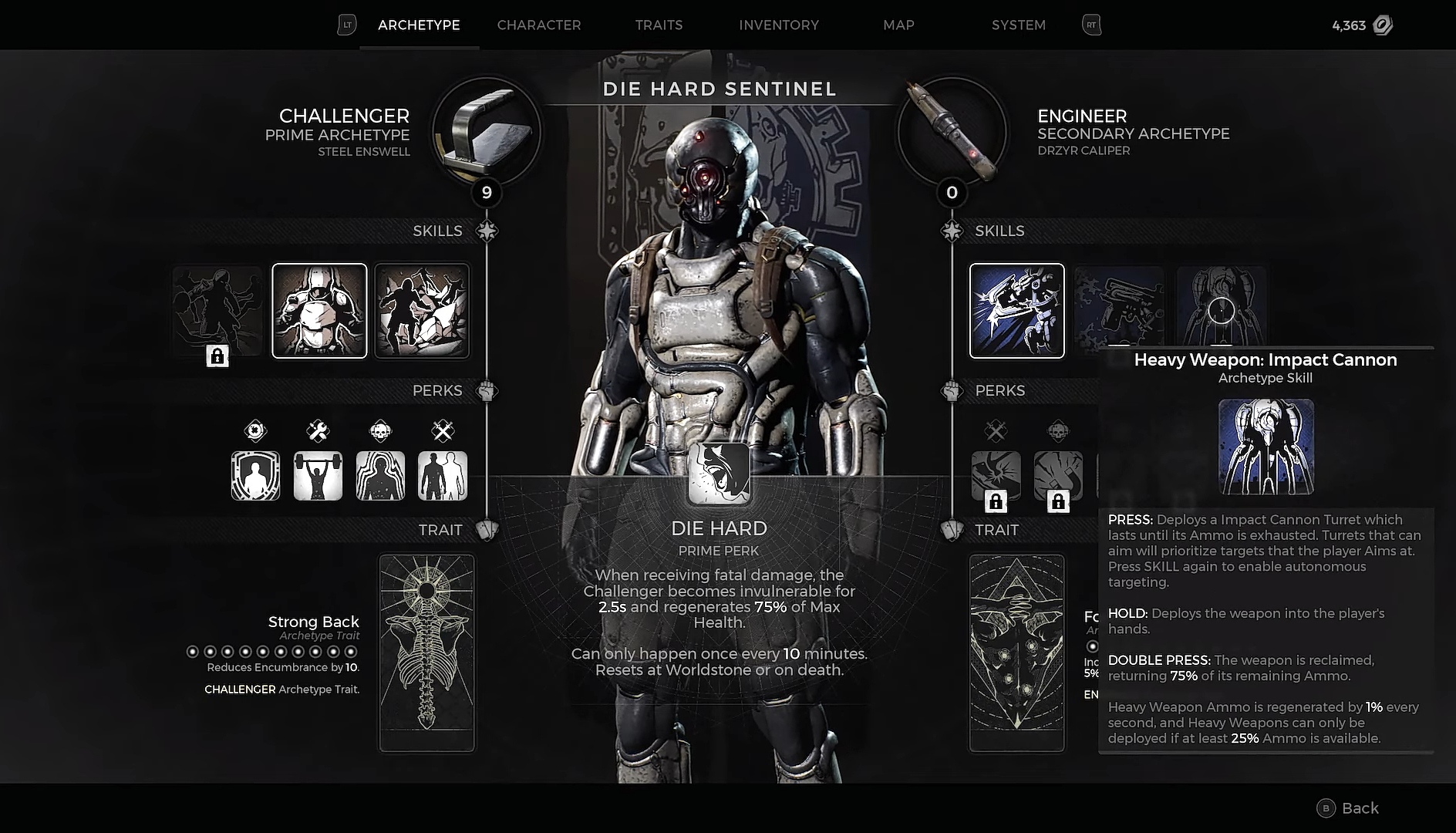Open the locked first Challenger skill

[x=217, y=311]
